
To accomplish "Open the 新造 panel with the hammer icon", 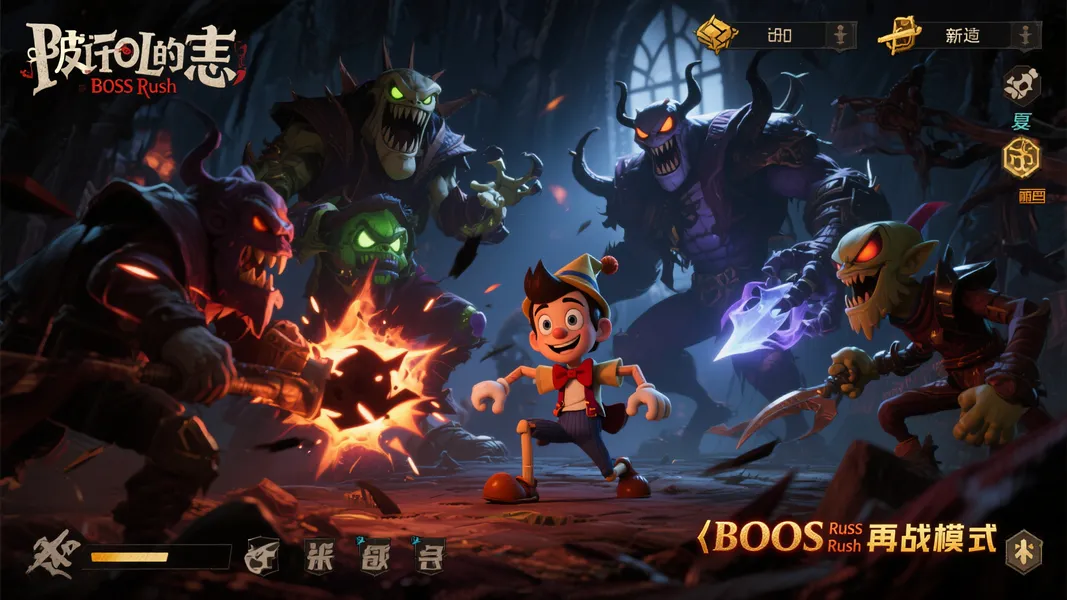I will coord(961,36).
